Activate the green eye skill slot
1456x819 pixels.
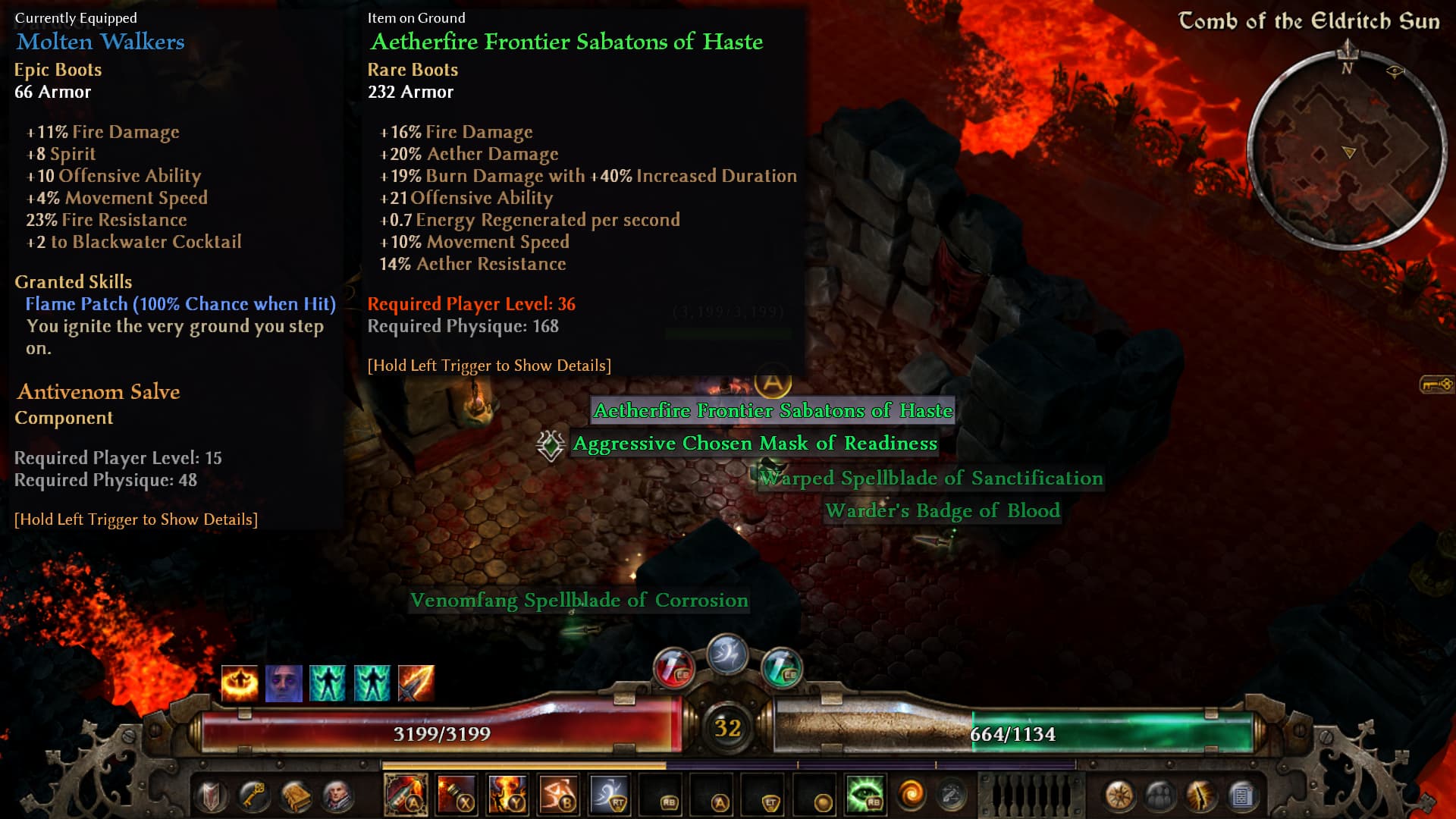(x=865, y=795)
